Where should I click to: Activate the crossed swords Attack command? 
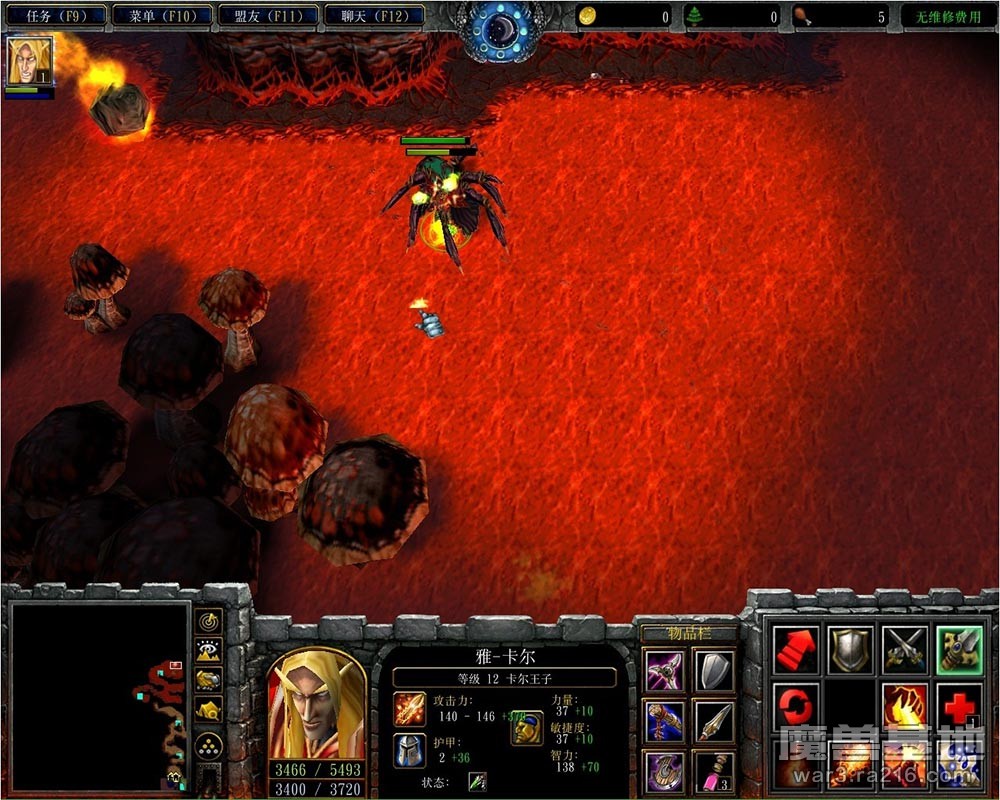click(x=905, y=650)
